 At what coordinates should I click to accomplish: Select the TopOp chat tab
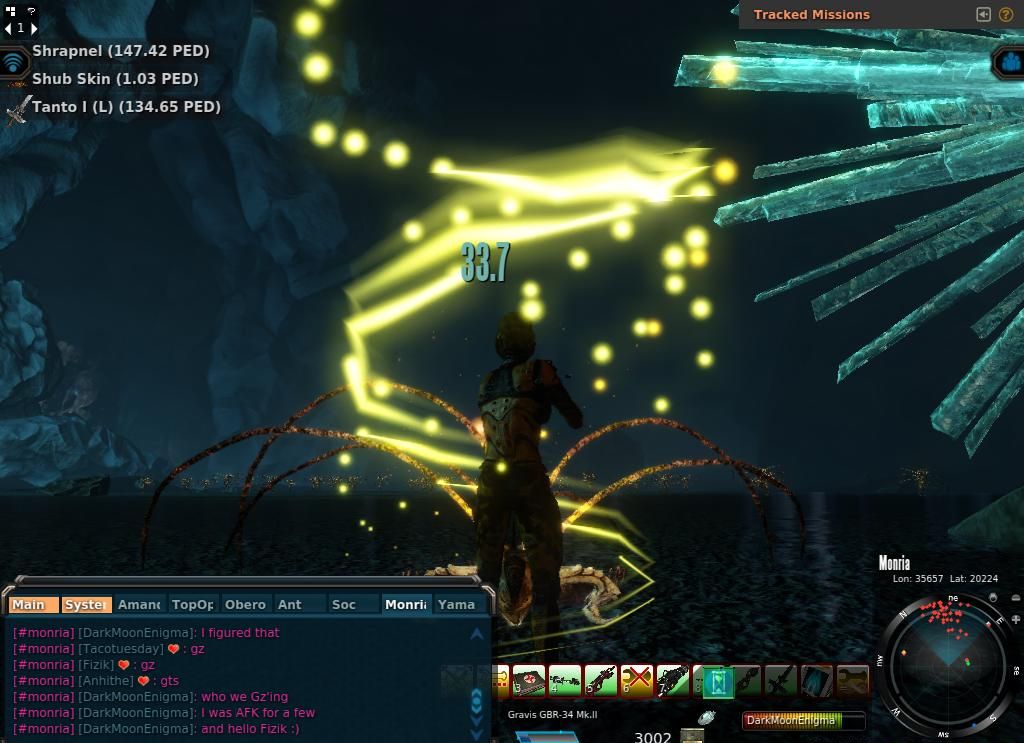tap(192, 604)
